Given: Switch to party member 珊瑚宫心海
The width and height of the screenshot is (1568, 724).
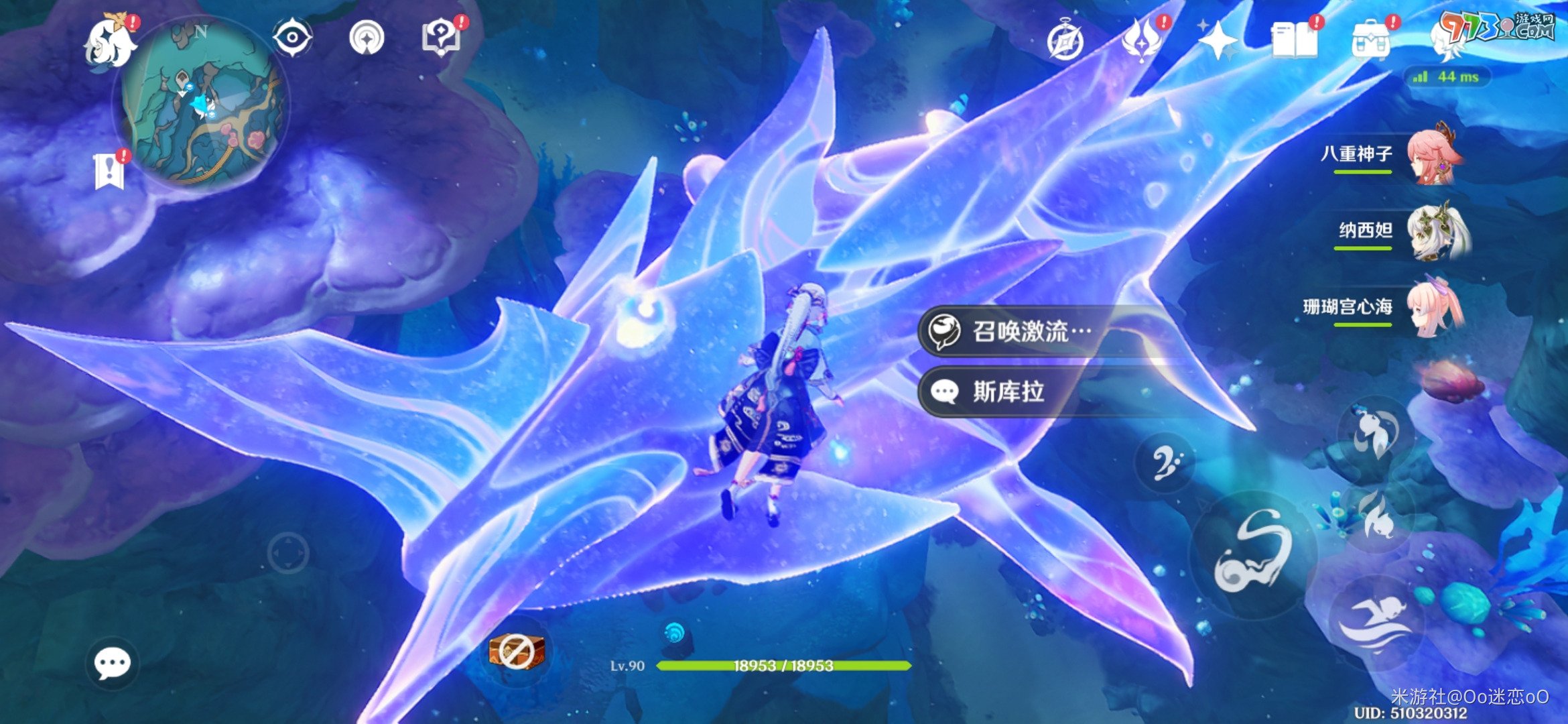Looking at the screenshot, I should 1434,308.
